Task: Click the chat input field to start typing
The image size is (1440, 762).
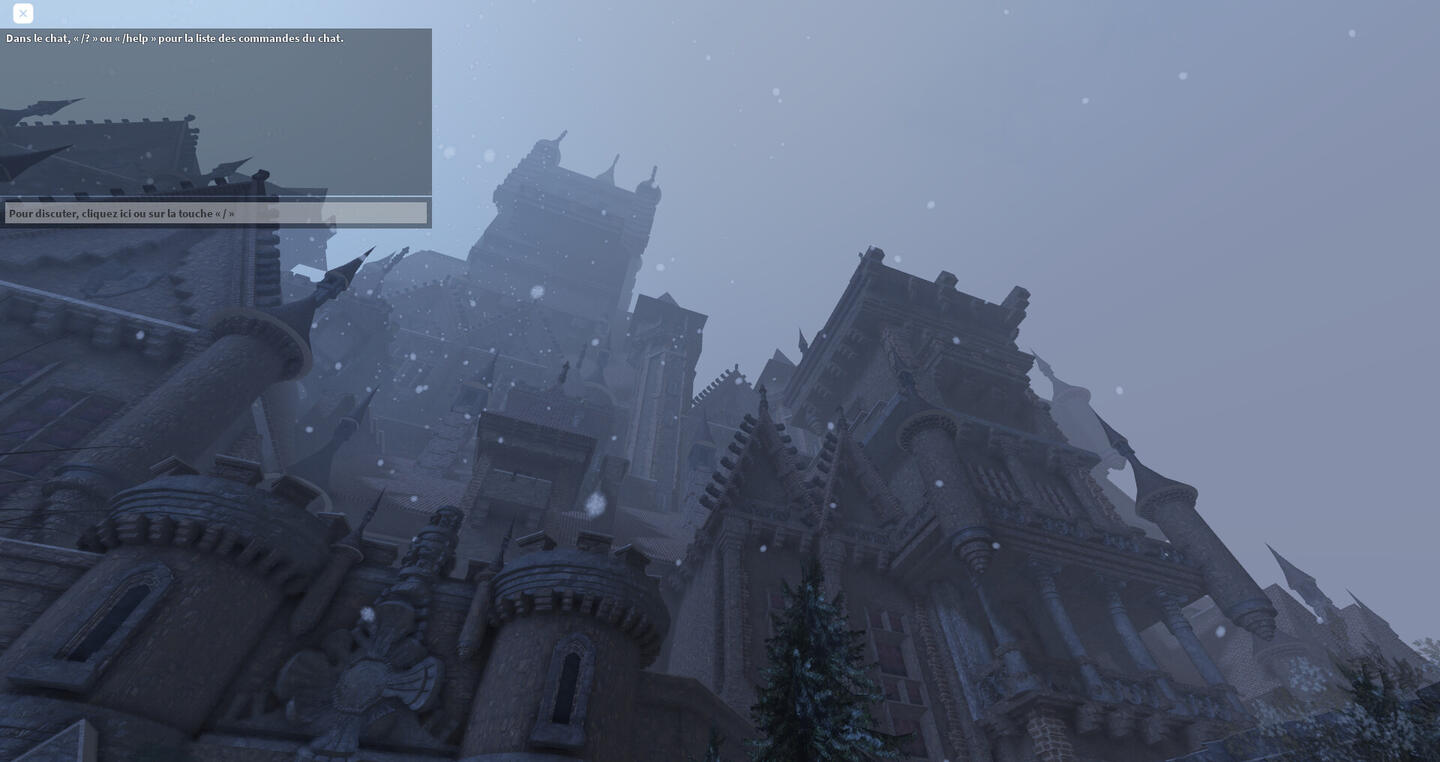Action: [216, 213]
